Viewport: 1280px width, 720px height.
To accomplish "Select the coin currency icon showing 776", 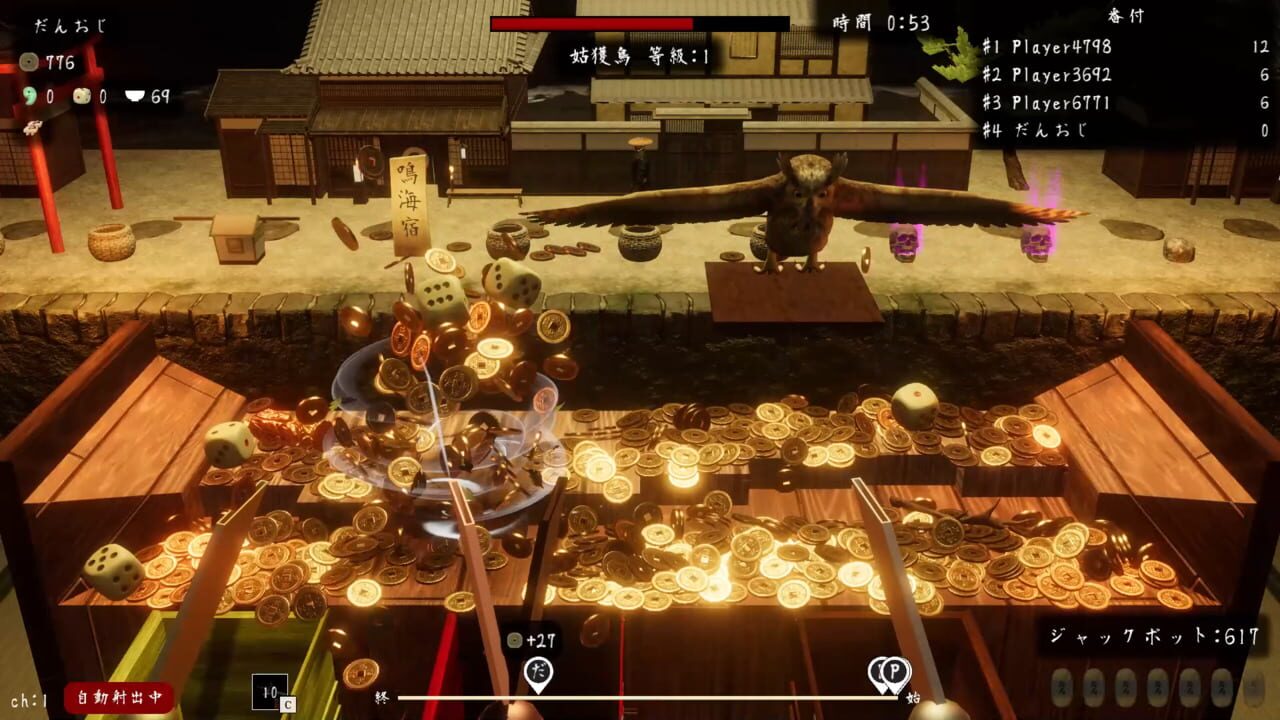I will 29,60.
